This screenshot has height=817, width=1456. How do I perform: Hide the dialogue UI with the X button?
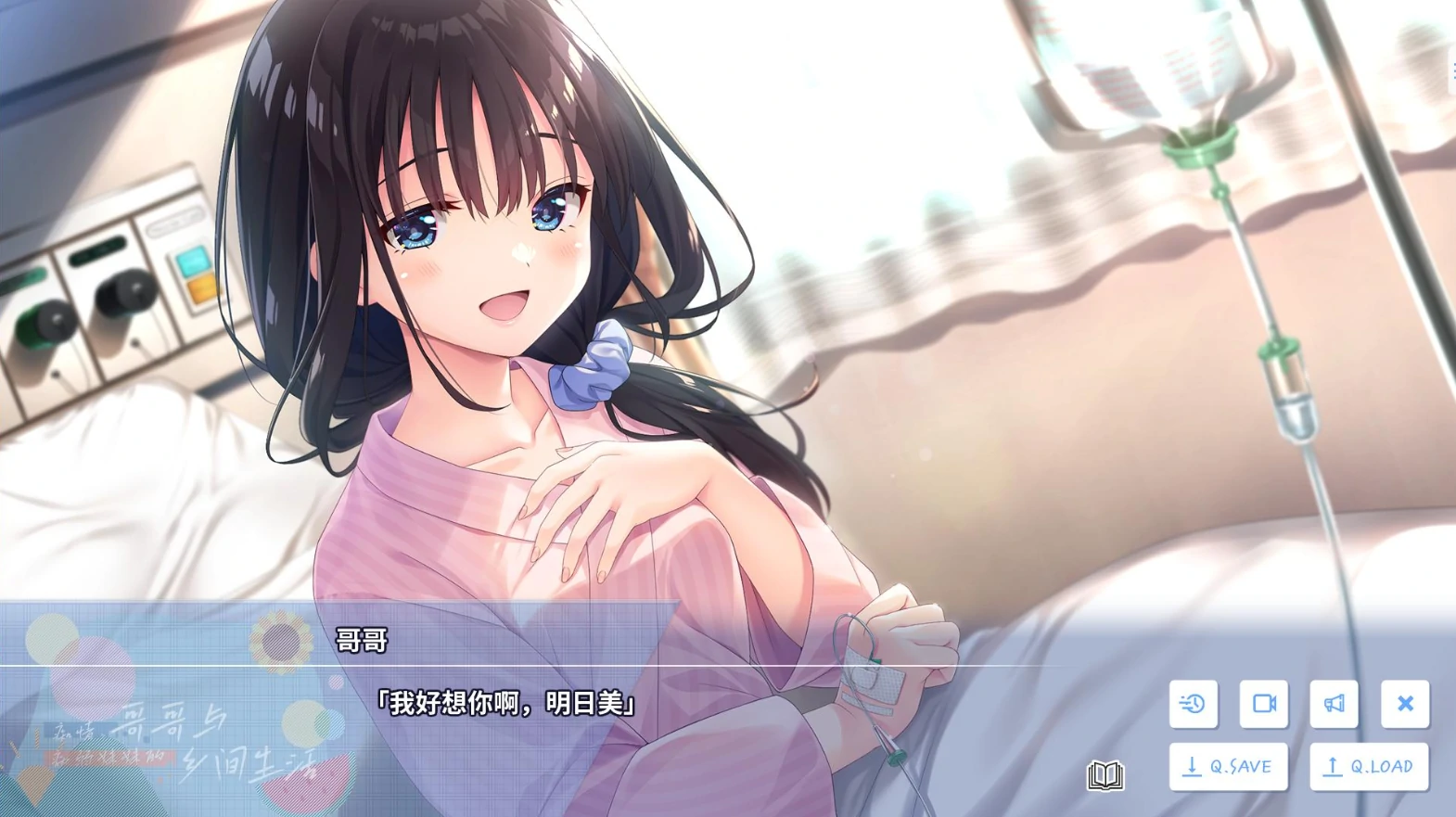[1405, 705]
